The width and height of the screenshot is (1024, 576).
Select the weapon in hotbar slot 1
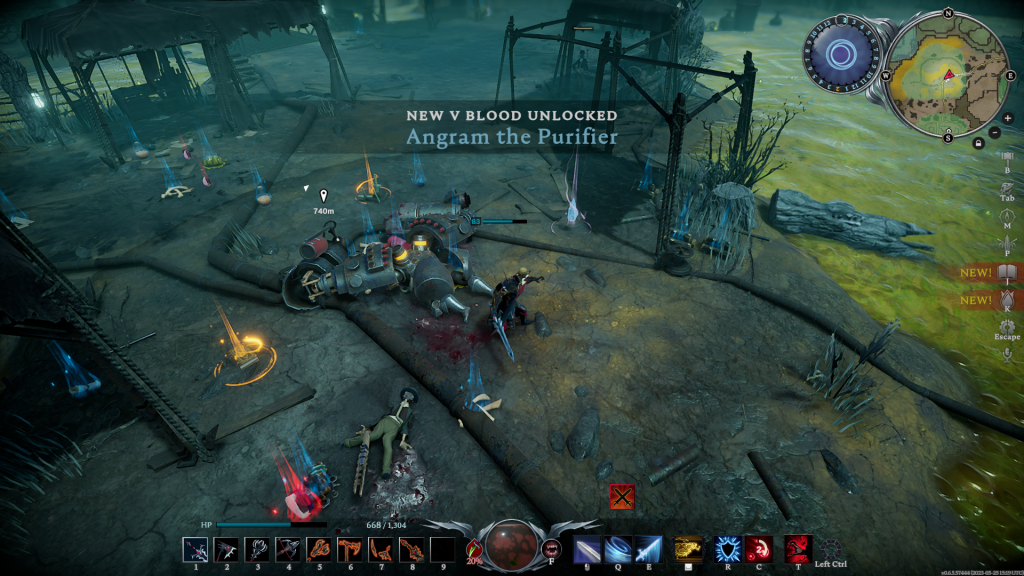pos(195,549)
